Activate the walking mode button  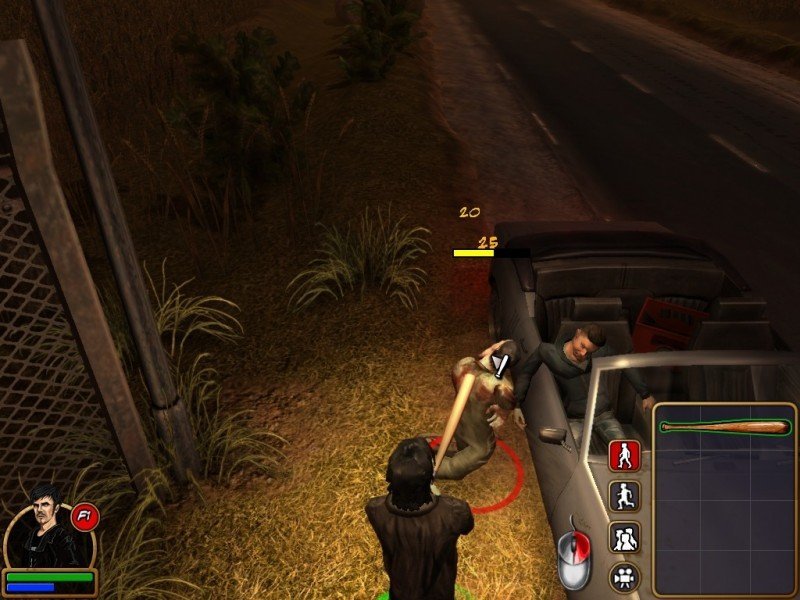point(625,456)
